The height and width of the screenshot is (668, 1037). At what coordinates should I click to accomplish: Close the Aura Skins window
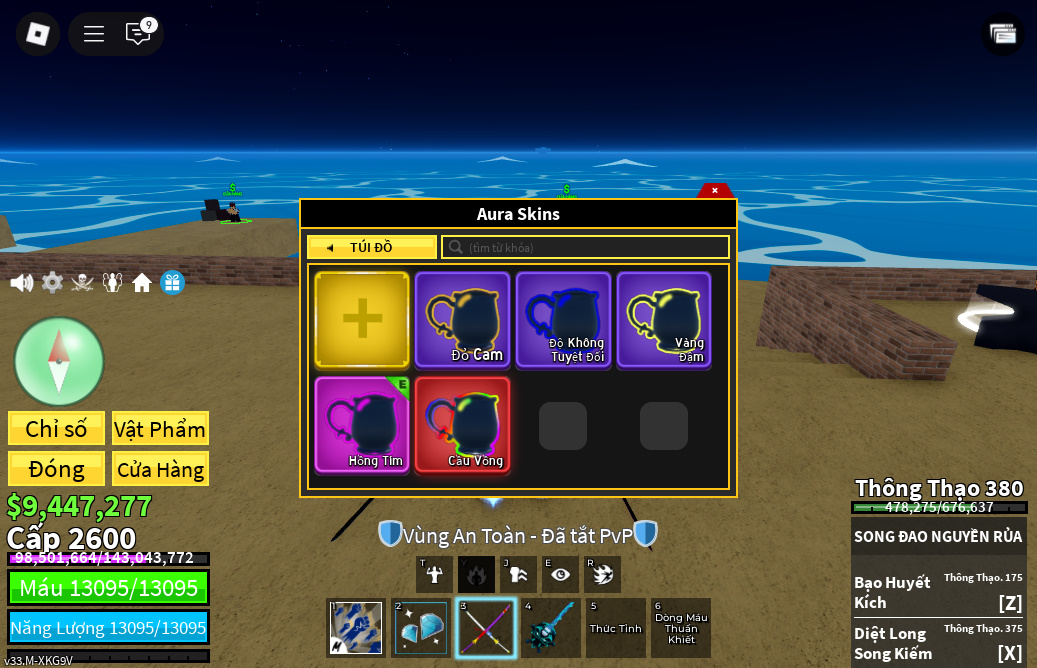pyautogui.click(x=715, y=190)
